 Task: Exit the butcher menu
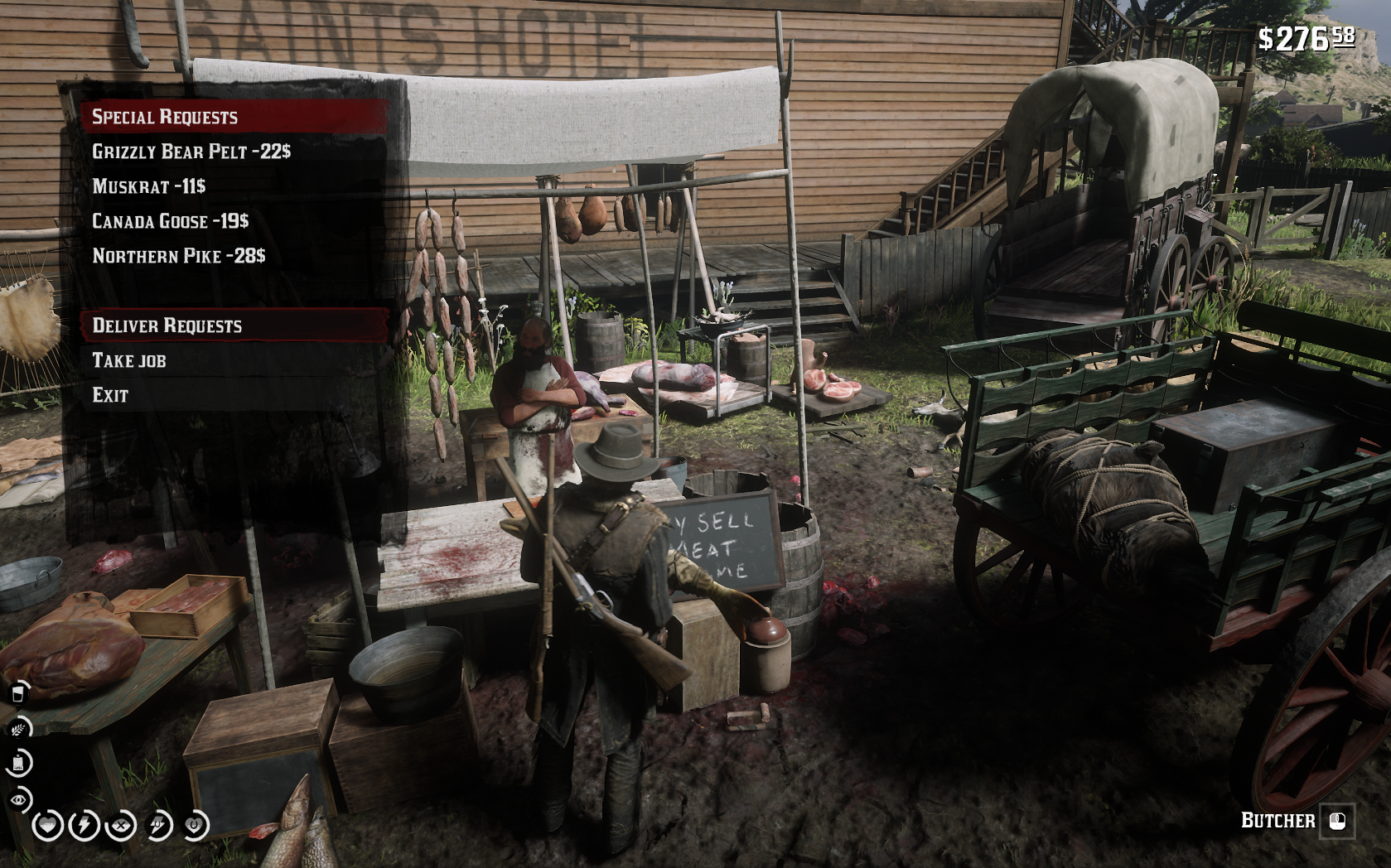[x=110, y=395]
